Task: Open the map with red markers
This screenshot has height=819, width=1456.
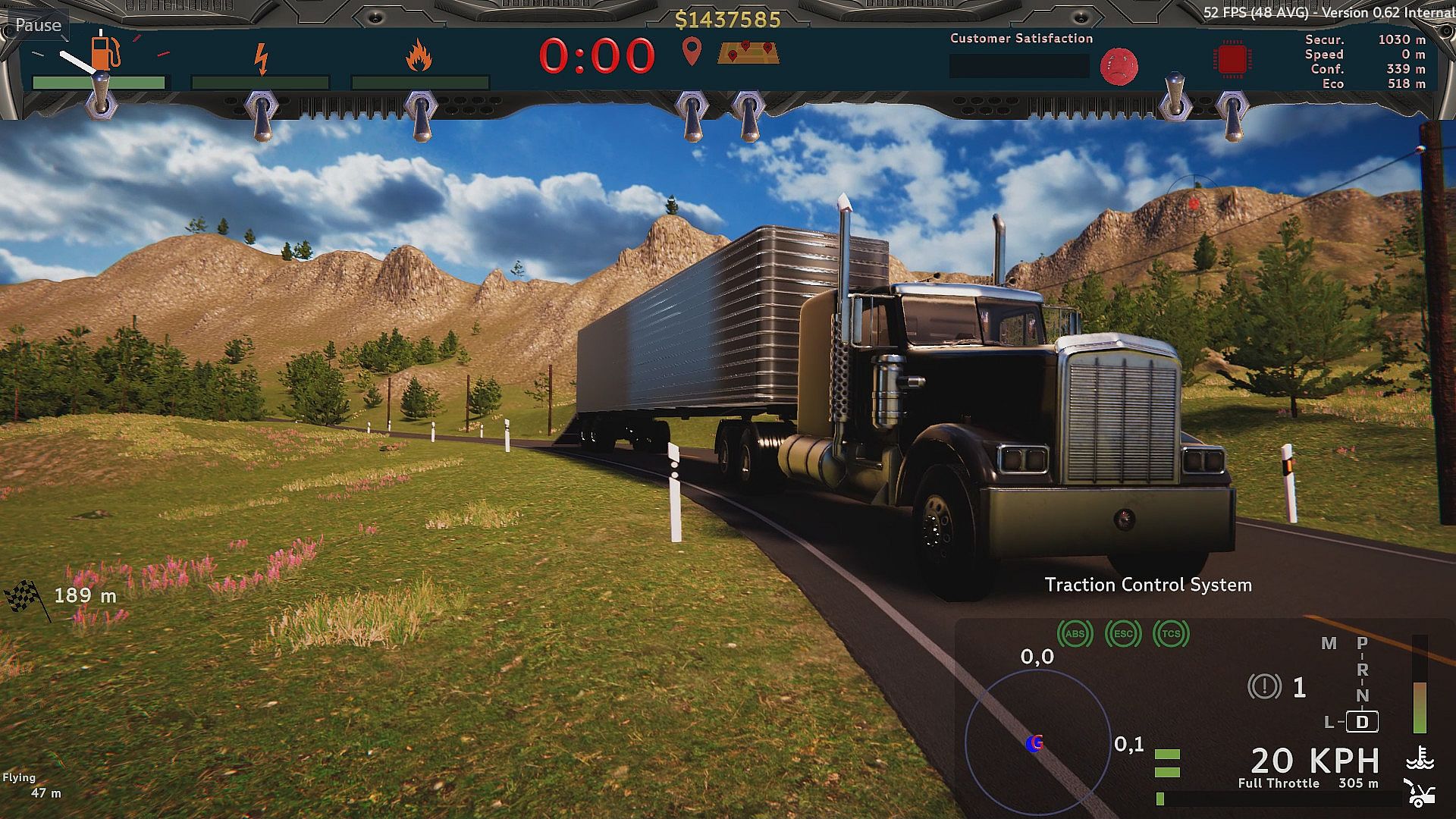Action: point(748,52)
